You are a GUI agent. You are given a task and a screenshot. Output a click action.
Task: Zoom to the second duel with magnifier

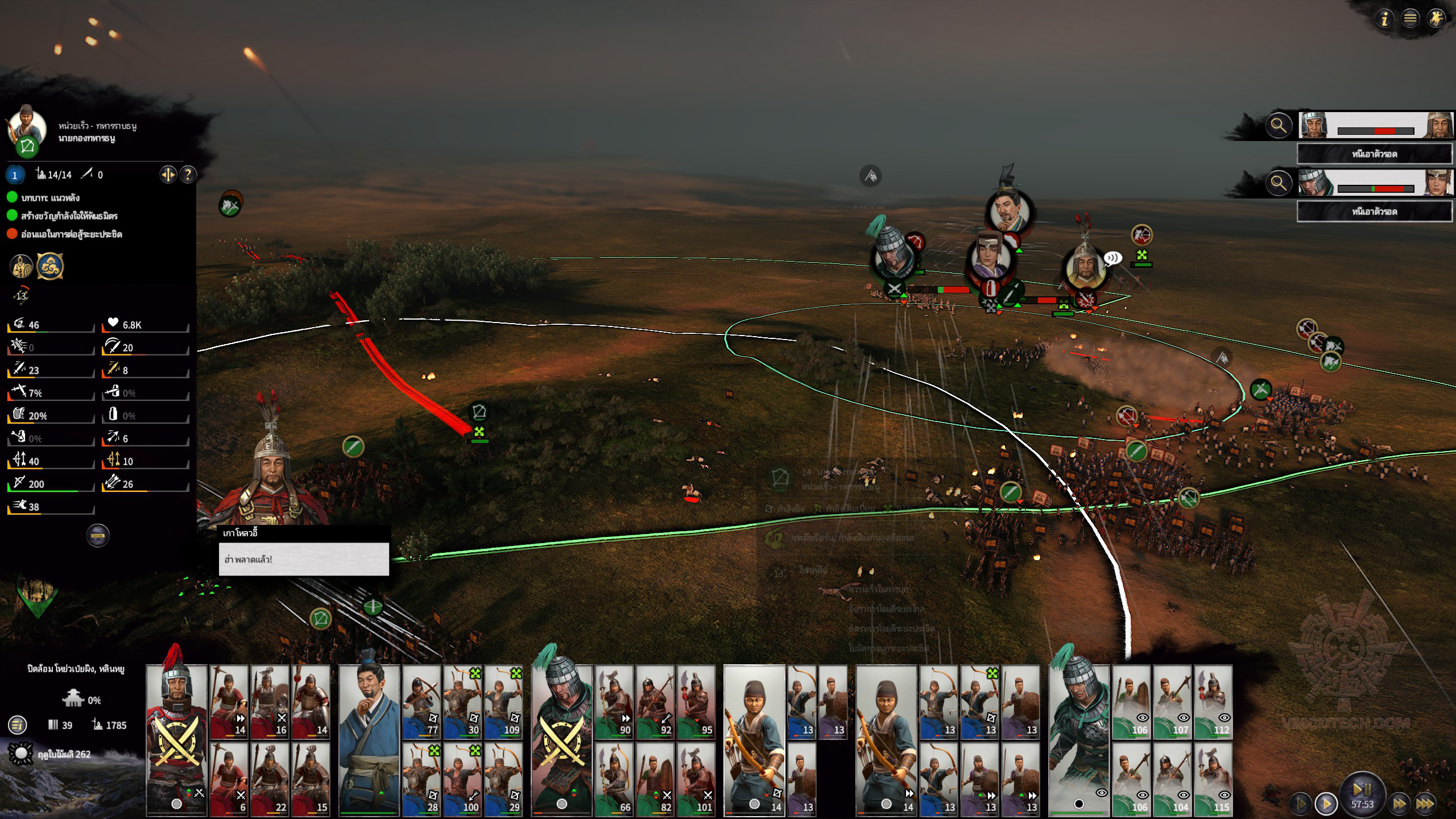pyautogui.click(x=1279, y=183)
